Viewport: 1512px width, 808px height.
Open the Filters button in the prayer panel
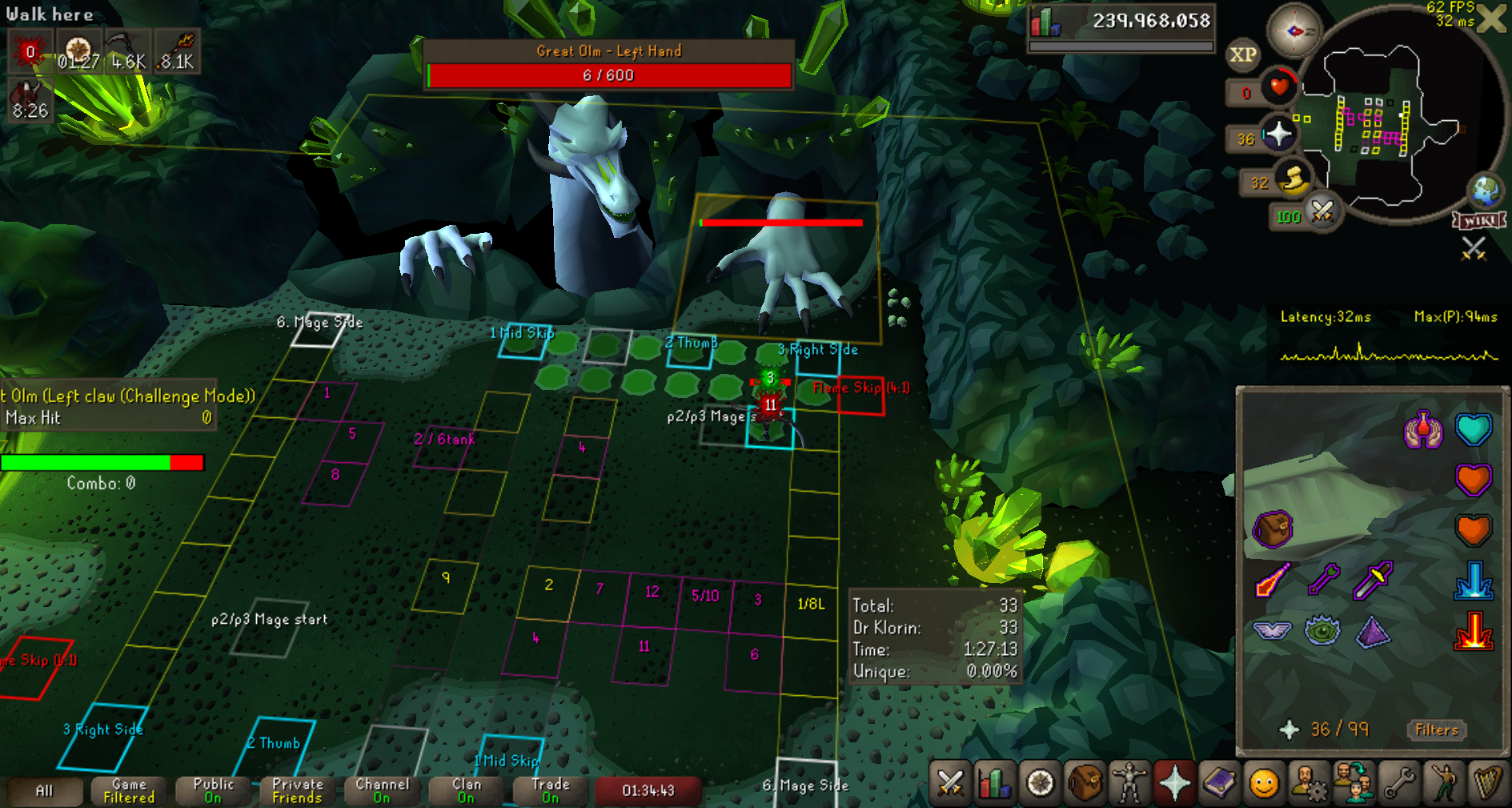pyautogui.click(x=1436, y=730)
